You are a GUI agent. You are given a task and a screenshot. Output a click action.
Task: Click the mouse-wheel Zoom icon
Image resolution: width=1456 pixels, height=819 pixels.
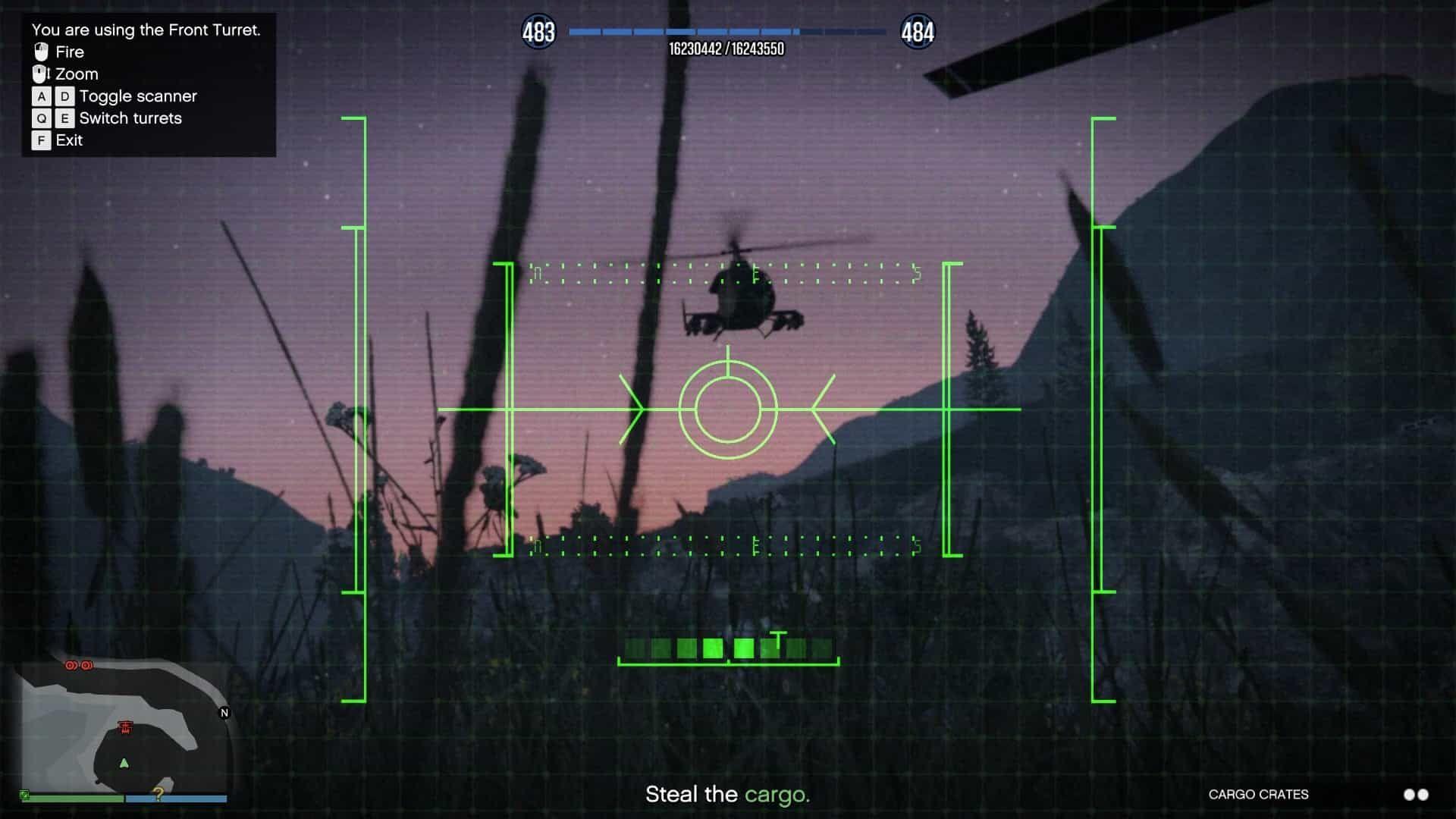tap(40, 74)
